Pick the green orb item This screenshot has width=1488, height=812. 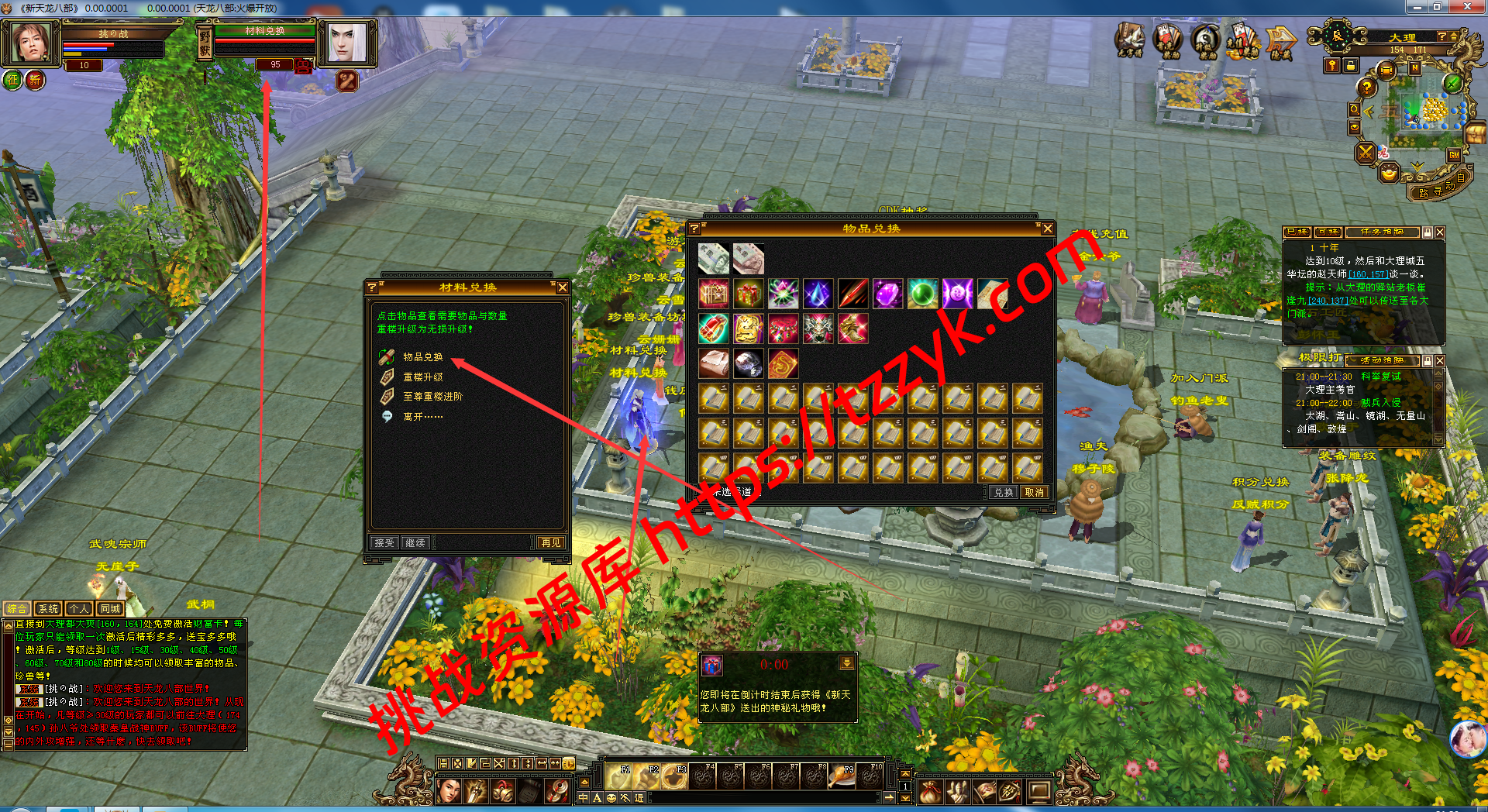point(922,294)
